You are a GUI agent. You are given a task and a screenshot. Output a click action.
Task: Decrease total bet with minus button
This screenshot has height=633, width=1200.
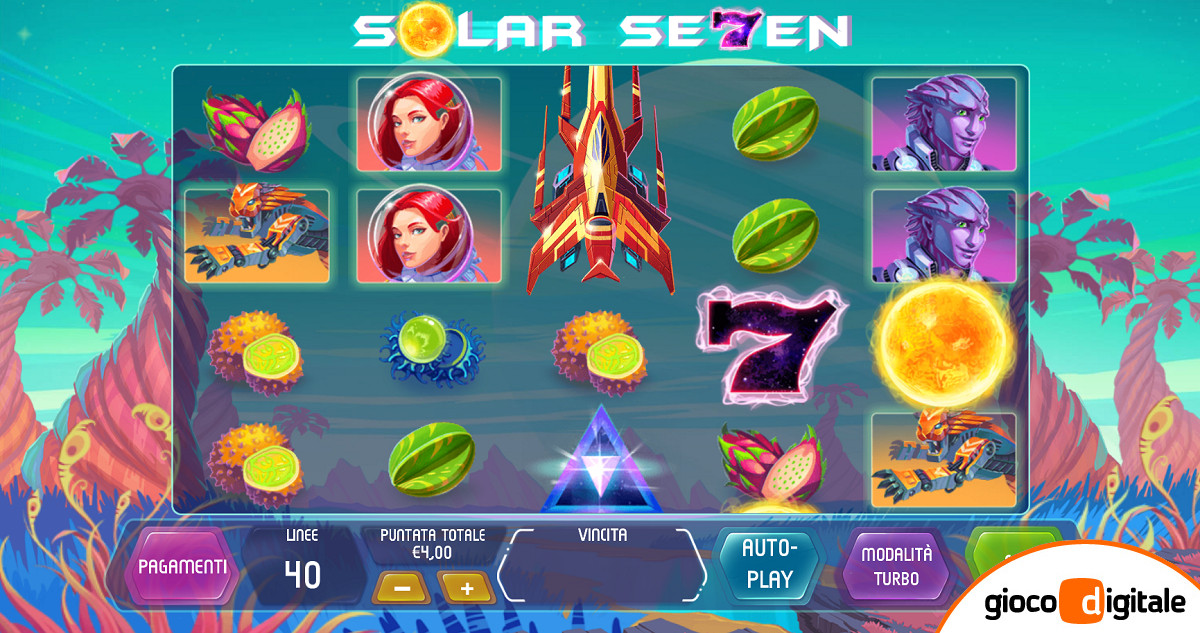(x=402, y=587)
